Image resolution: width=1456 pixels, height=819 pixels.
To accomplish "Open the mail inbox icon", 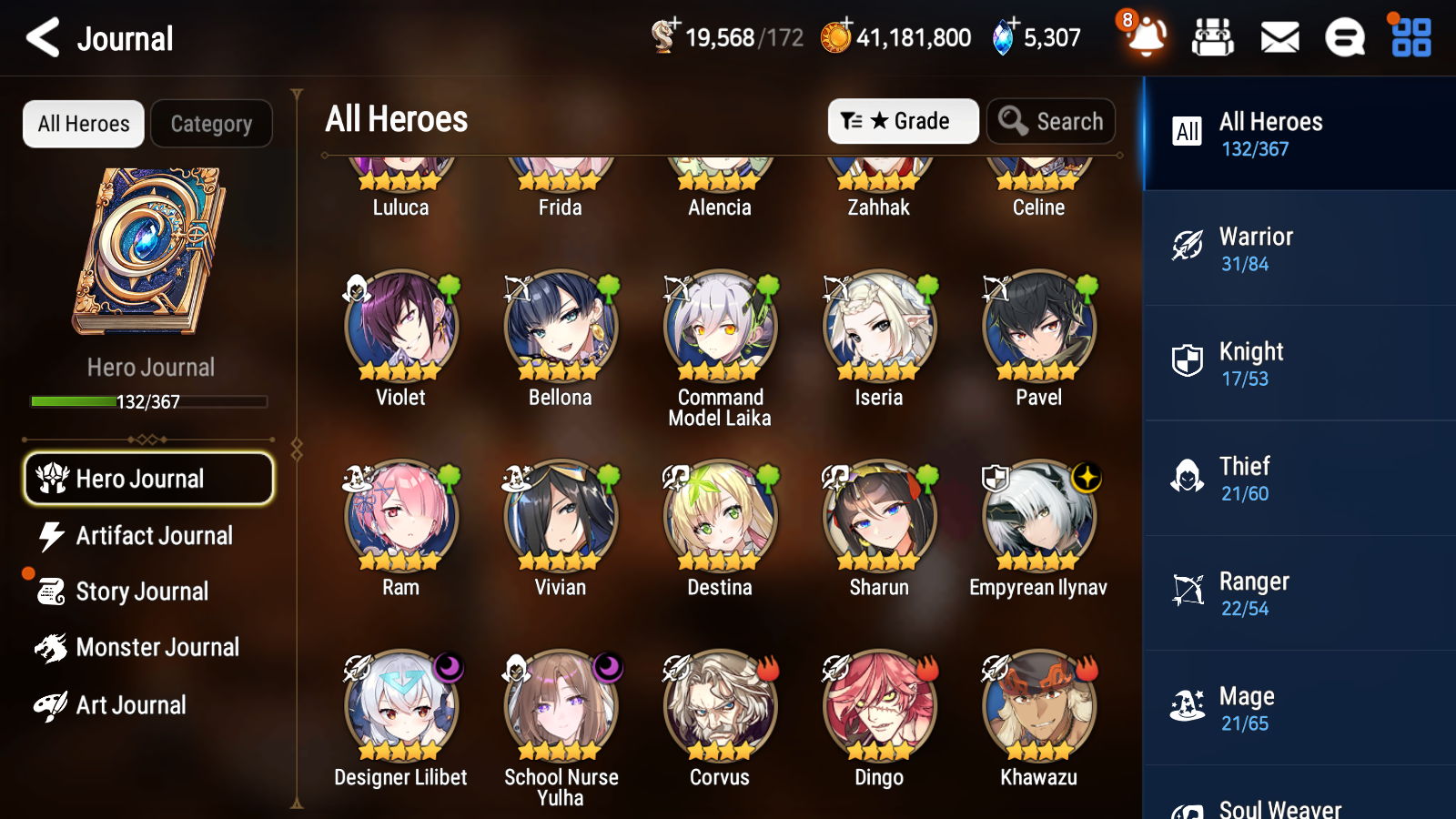I will pos(1278,37).
